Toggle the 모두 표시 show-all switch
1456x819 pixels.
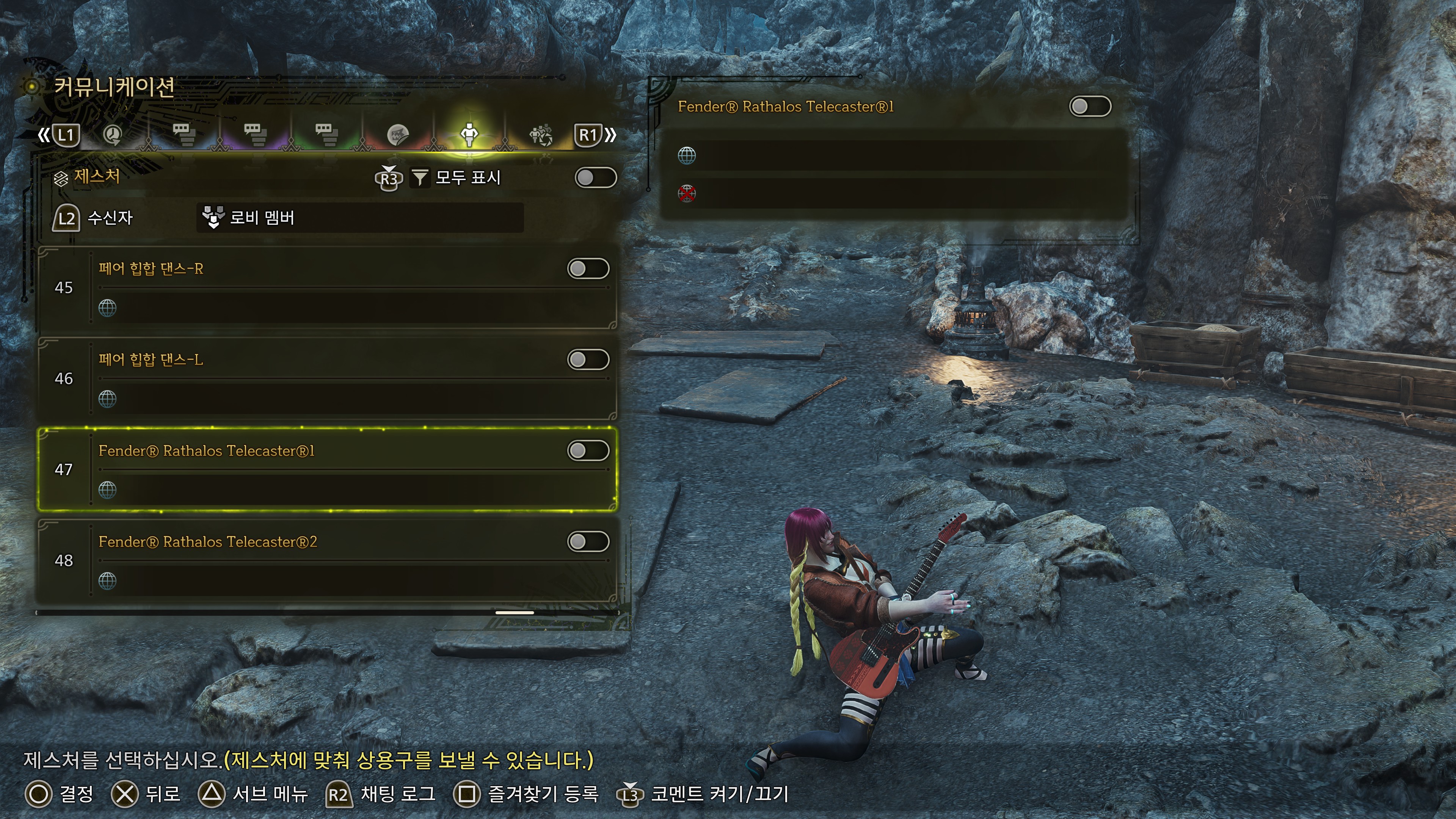[595, 177]
